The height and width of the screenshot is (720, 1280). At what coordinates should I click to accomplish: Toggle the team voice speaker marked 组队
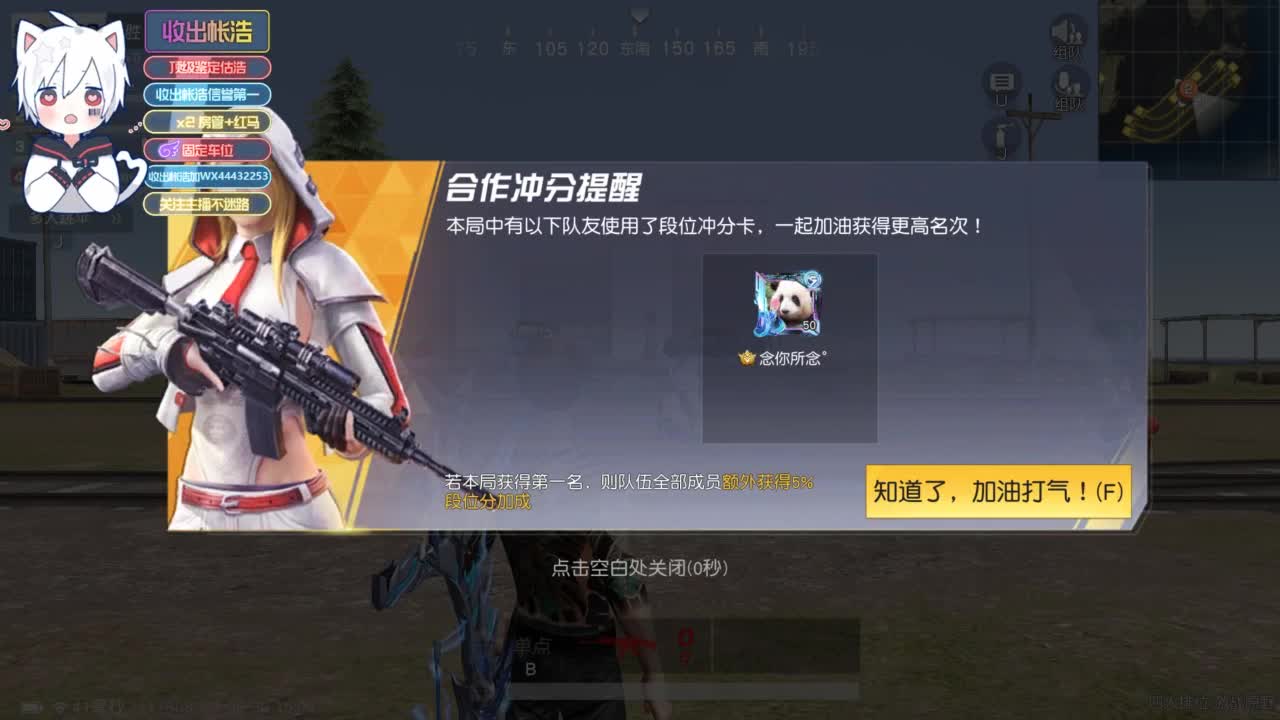pyautogui.click(x=1065, y=32)
